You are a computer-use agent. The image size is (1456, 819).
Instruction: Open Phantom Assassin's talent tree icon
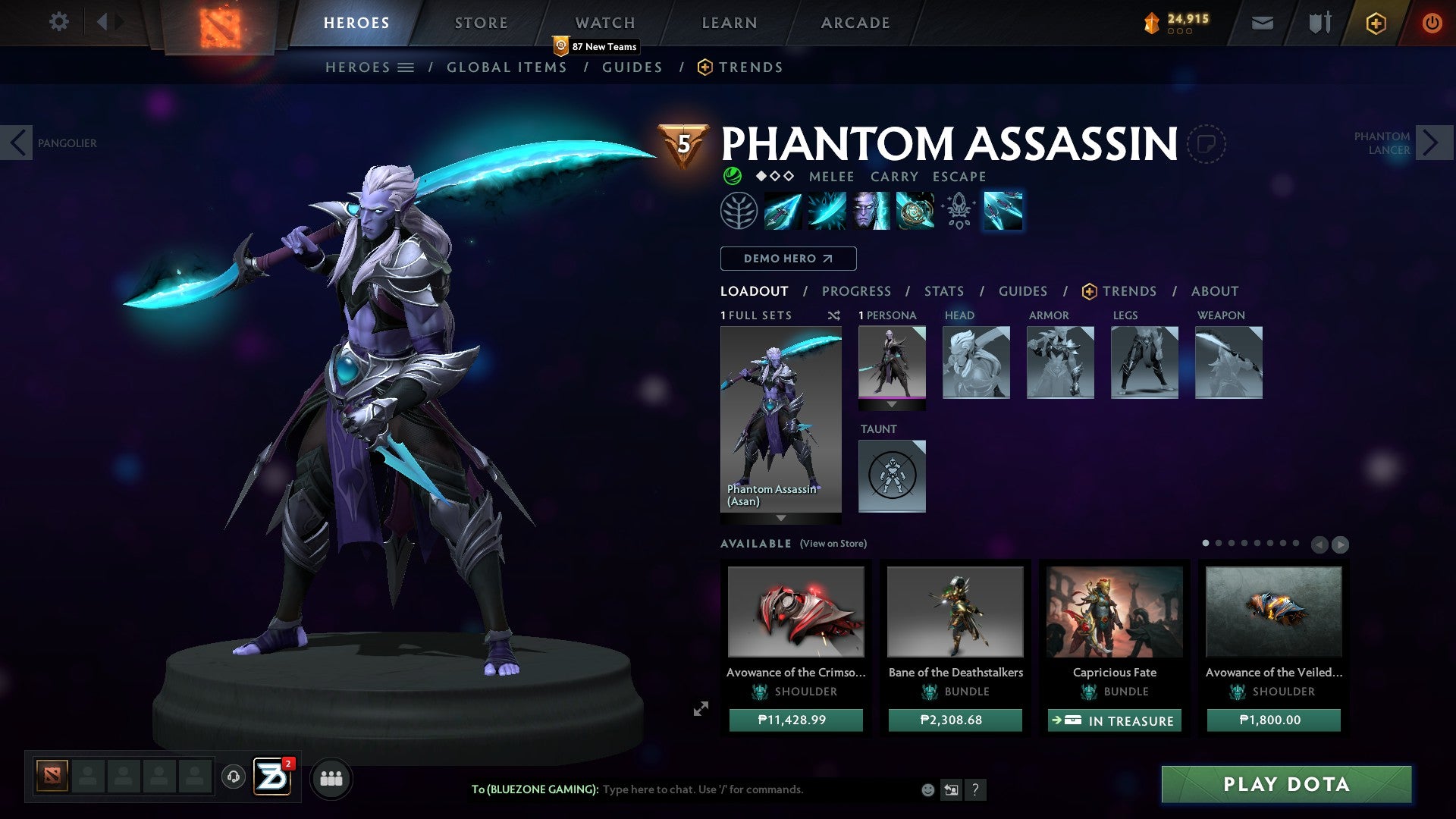pyautogui.click(x=739, y=211)
